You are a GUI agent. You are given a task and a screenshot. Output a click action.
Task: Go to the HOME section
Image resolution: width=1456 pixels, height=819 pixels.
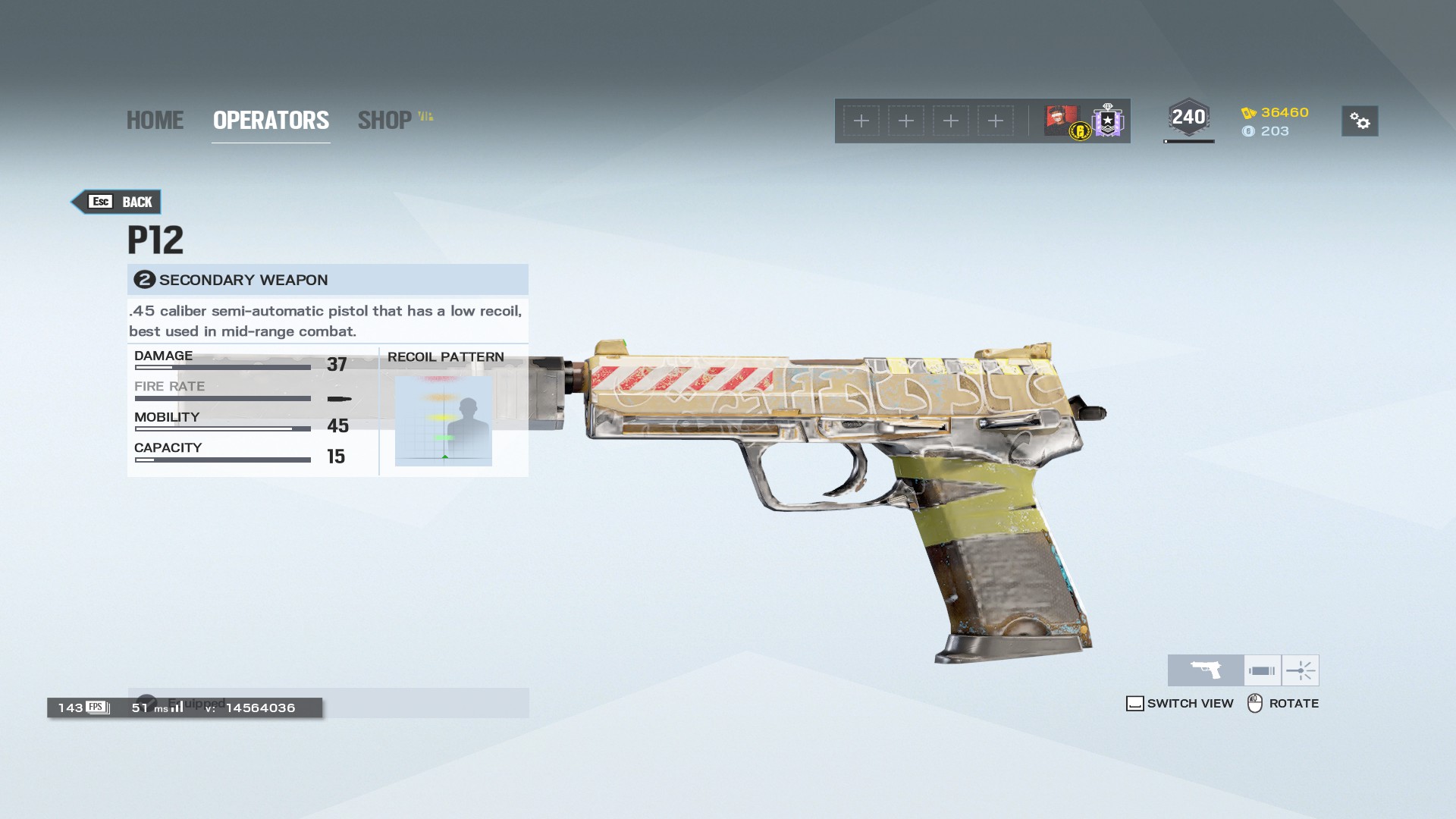pyautogui.click(x=155, y=120)
